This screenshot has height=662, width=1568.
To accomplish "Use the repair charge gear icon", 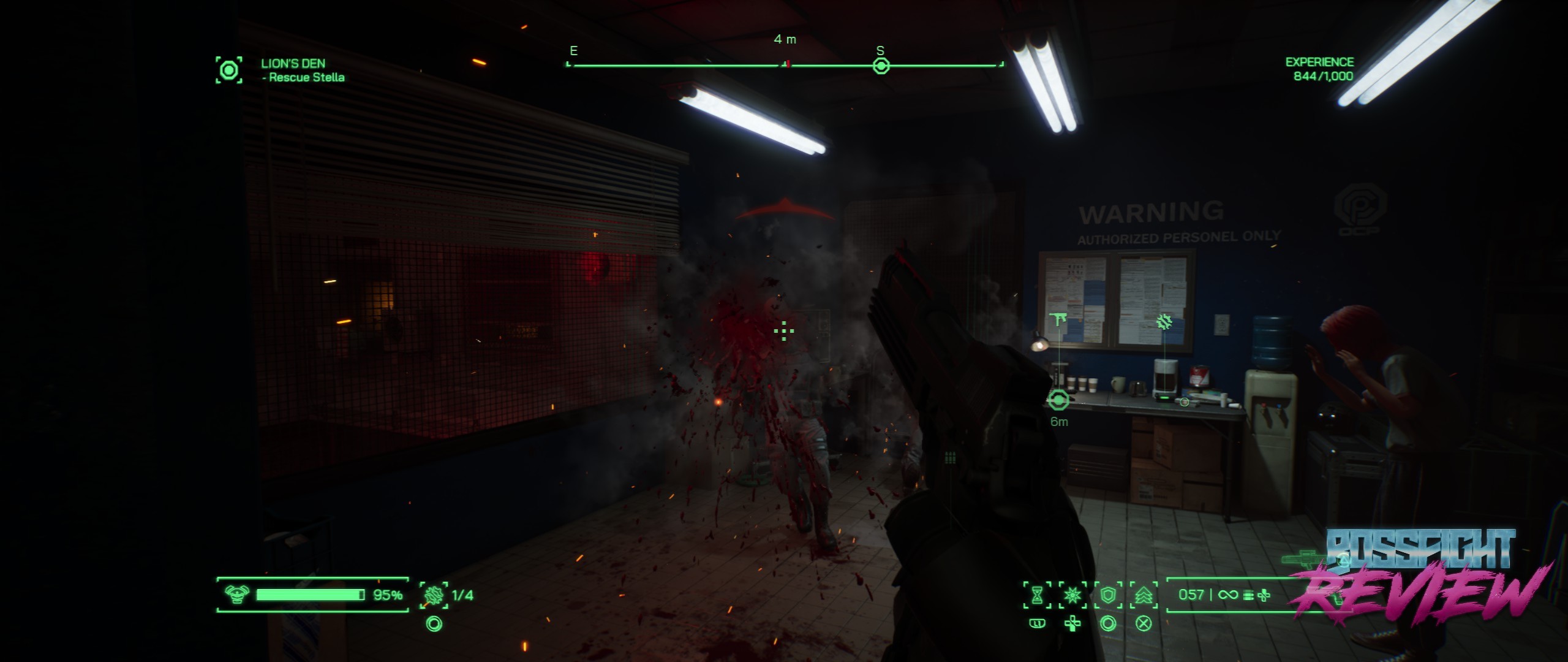I will click(434, 595).
